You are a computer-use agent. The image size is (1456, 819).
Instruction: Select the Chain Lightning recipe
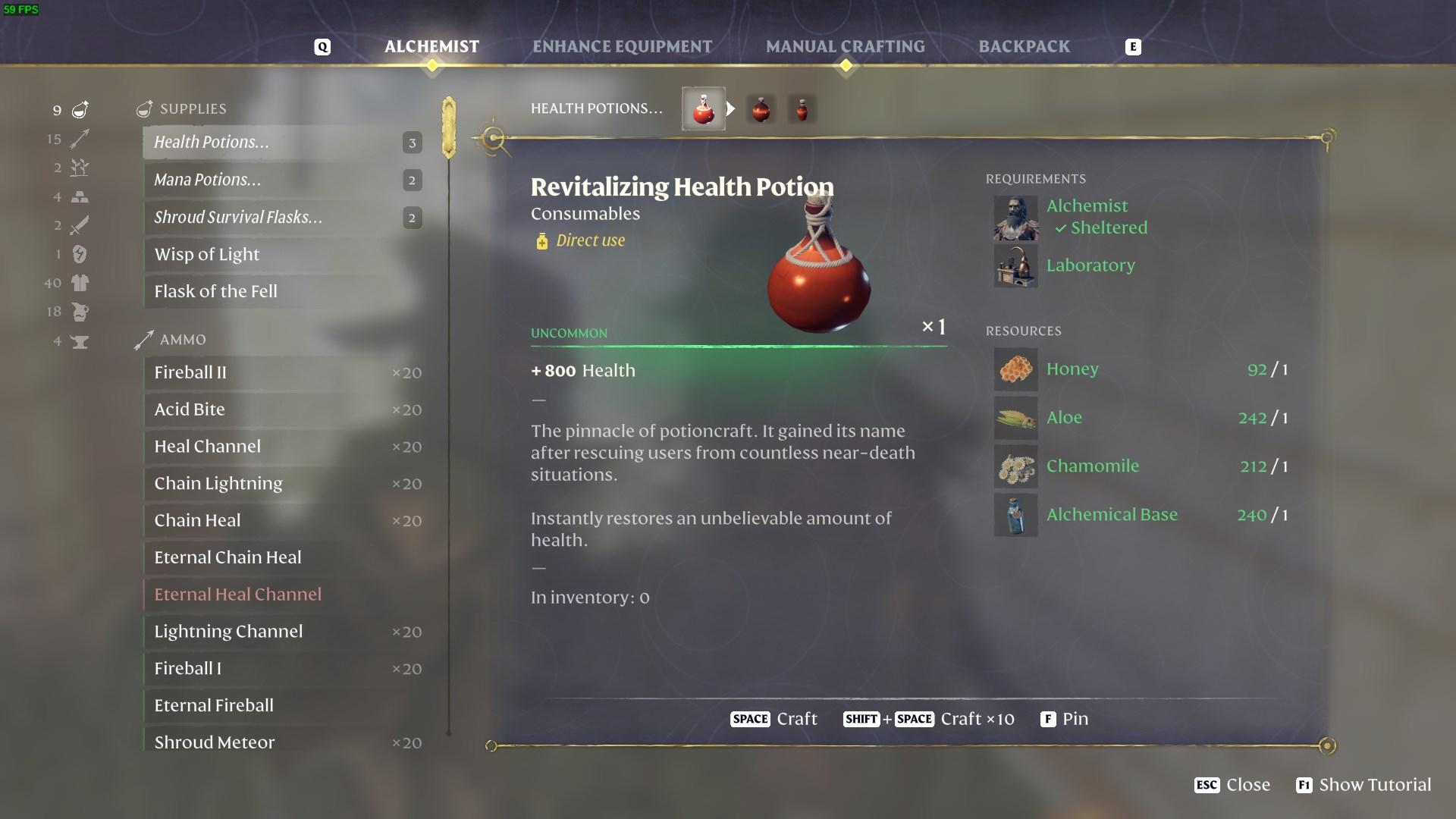[x=282, y=484]
